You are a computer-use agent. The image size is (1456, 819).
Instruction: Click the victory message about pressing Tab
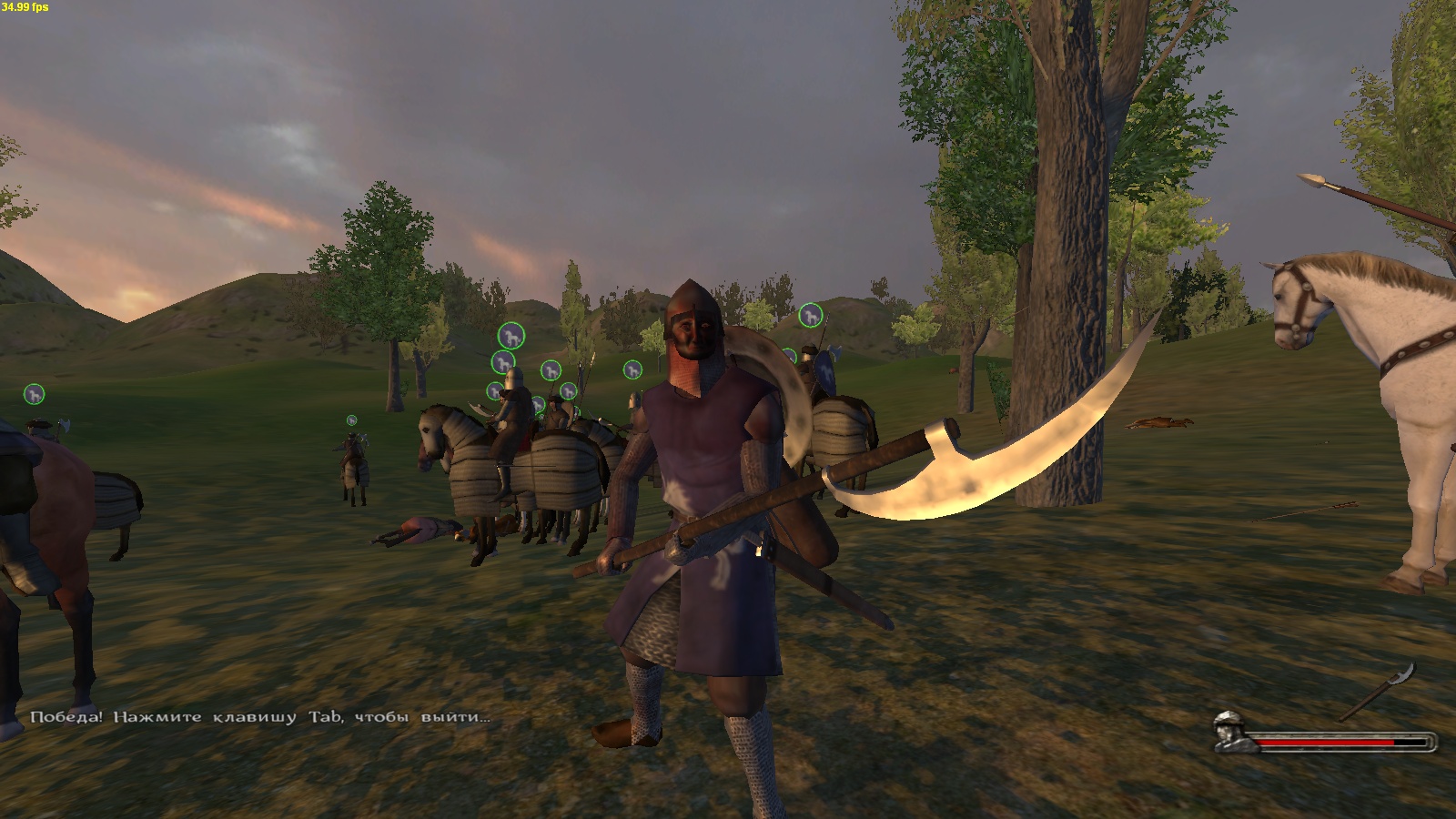[259, 719]
